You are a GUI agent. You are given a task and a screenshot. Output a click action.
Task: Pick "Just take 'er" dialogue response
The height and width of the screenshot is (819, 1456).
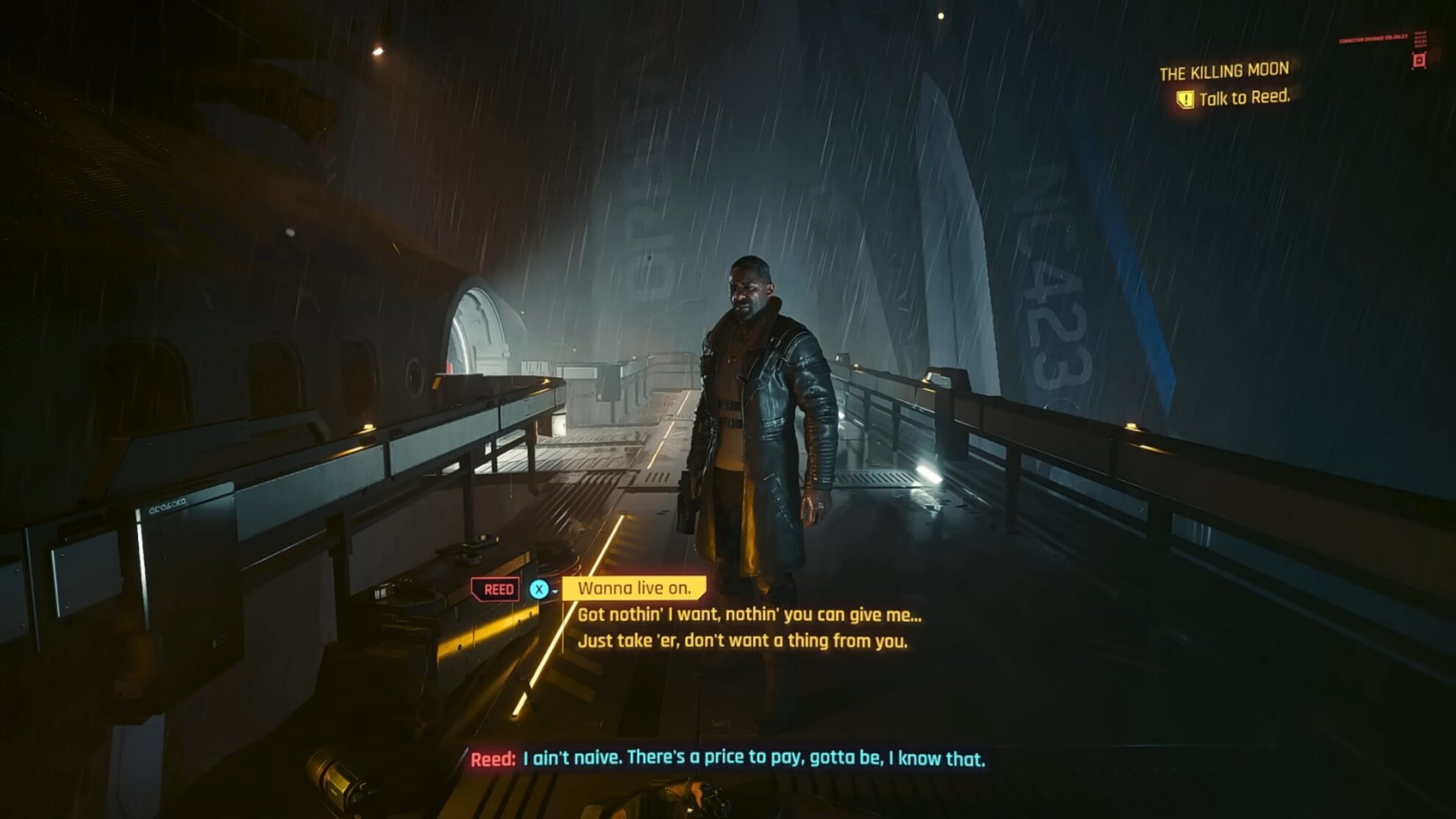point(742,641)
